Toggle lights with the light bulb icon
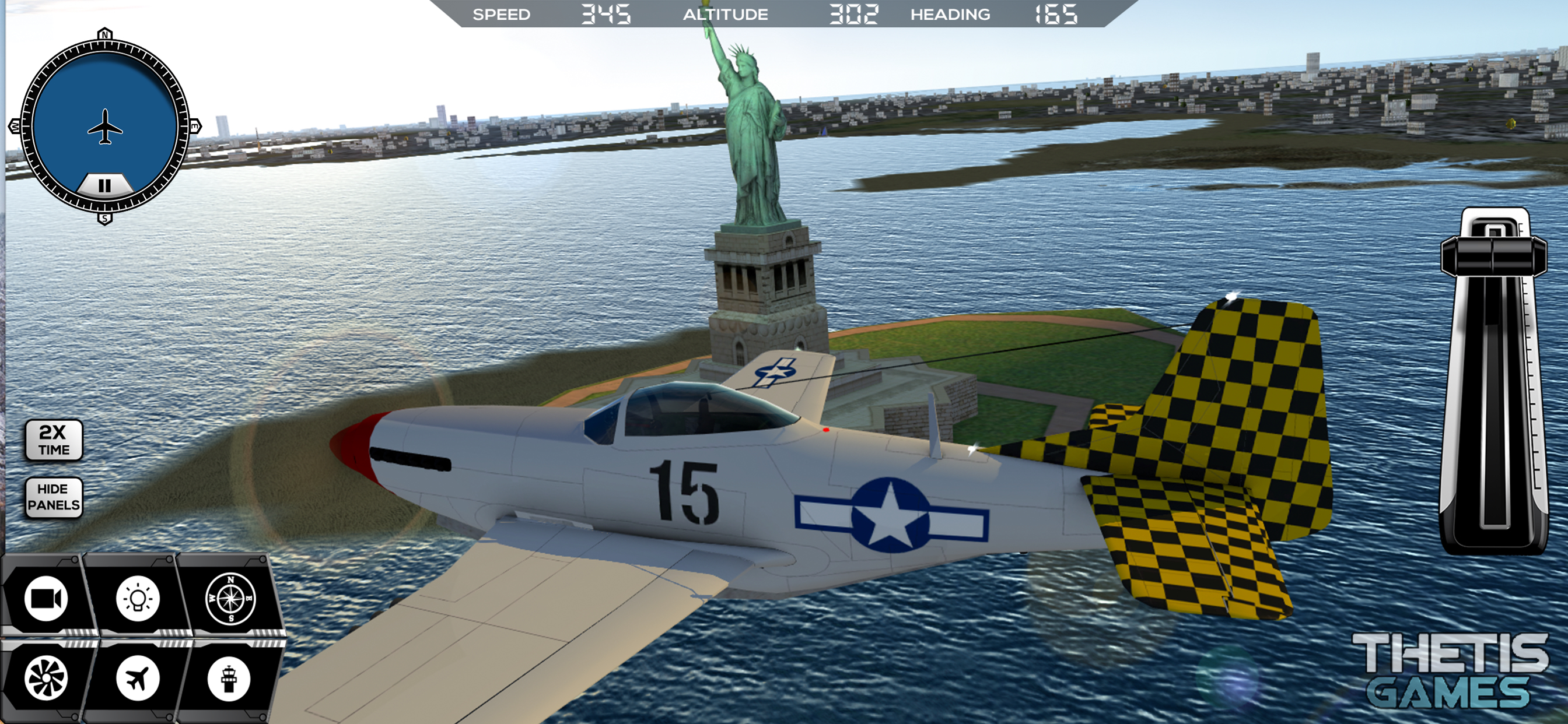The image size is (1568, 724). tap(138, 599)
